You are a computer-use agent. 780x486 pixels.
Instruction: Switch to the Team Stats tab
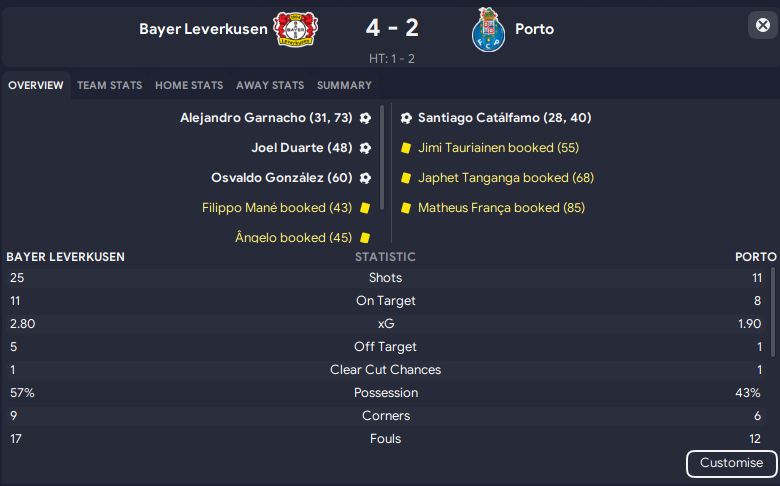pyautogui.click(x=109, y=86)
